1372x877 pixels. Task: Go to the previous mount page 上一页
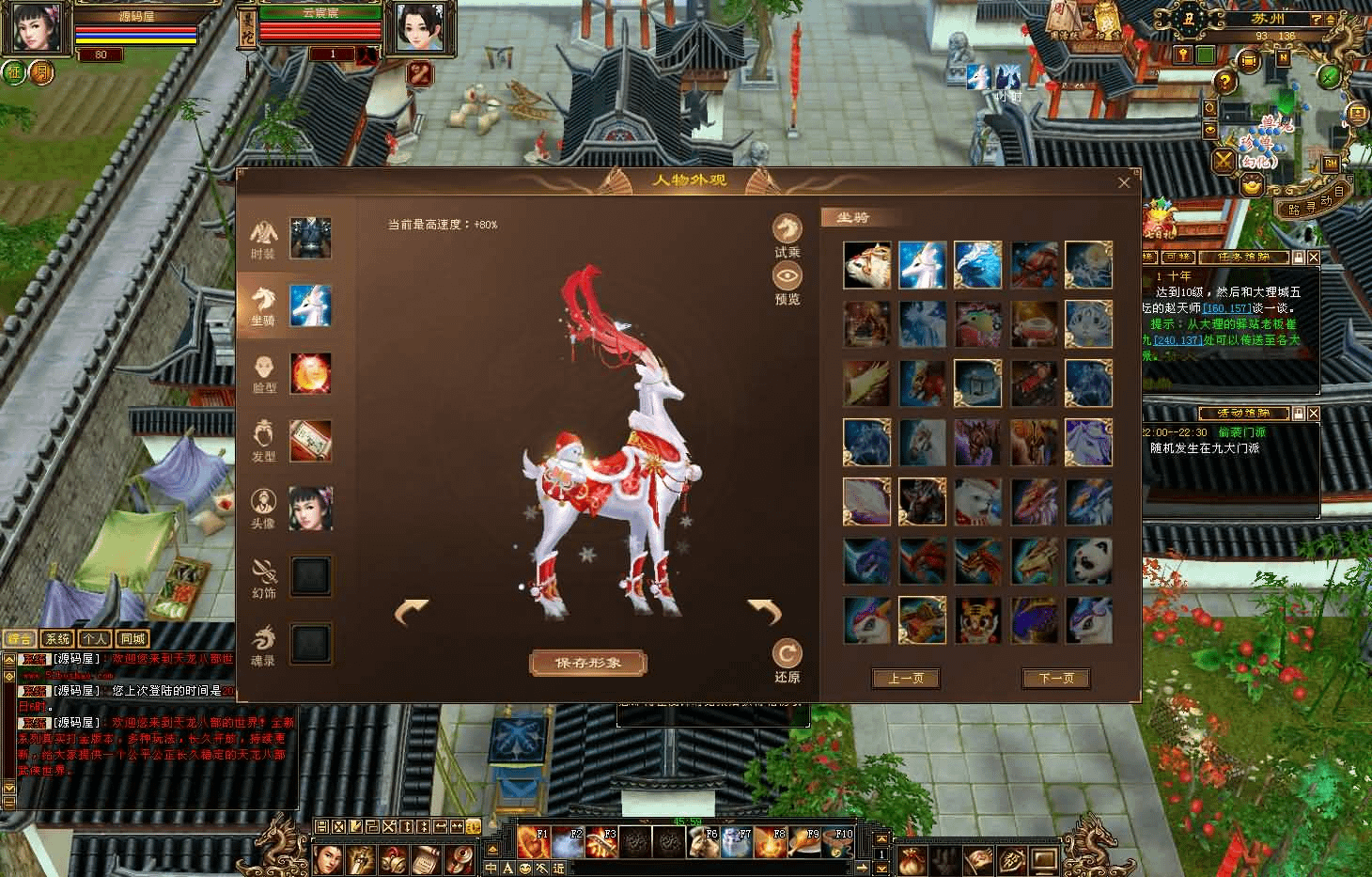pyautogui.click(x=905, y=678)
